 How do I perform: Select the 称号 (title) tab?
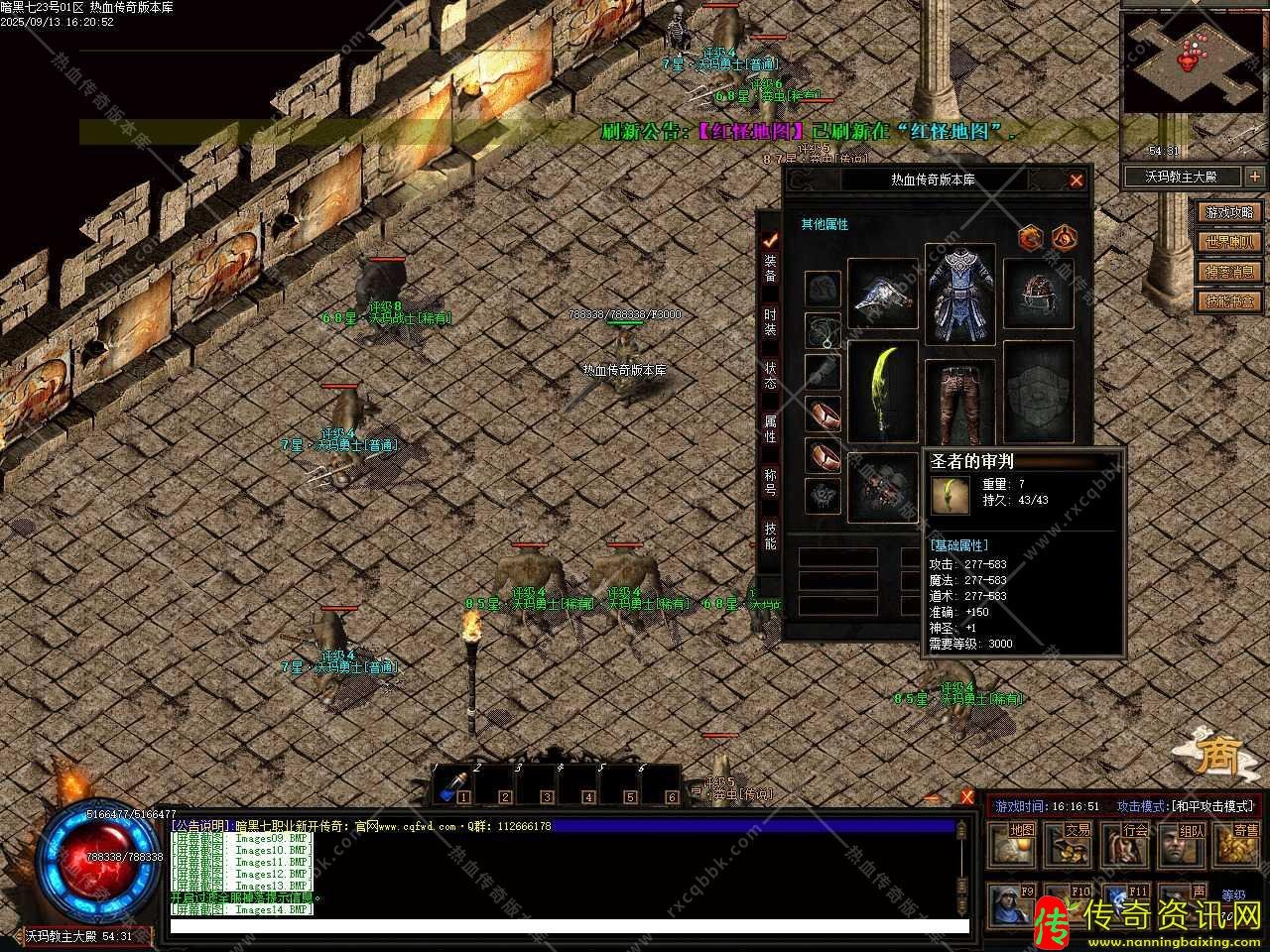(x=770, y=482)
